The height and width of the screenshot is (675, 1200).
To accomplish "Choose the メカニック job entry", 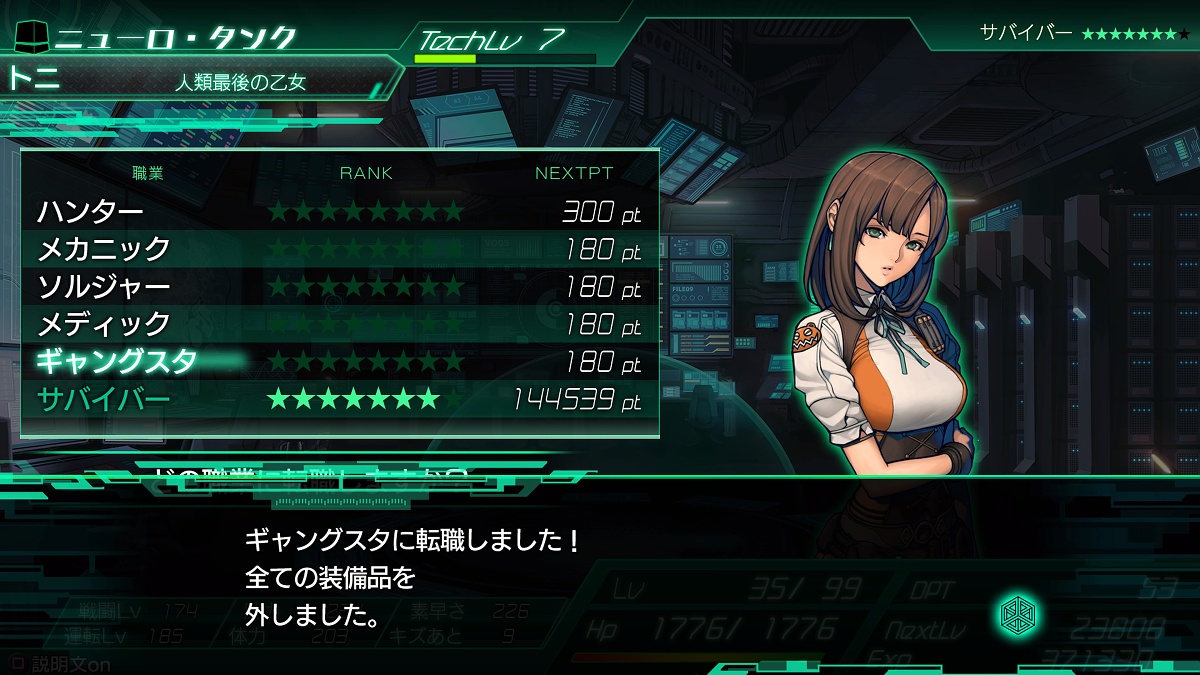I will tap(340, 249).
